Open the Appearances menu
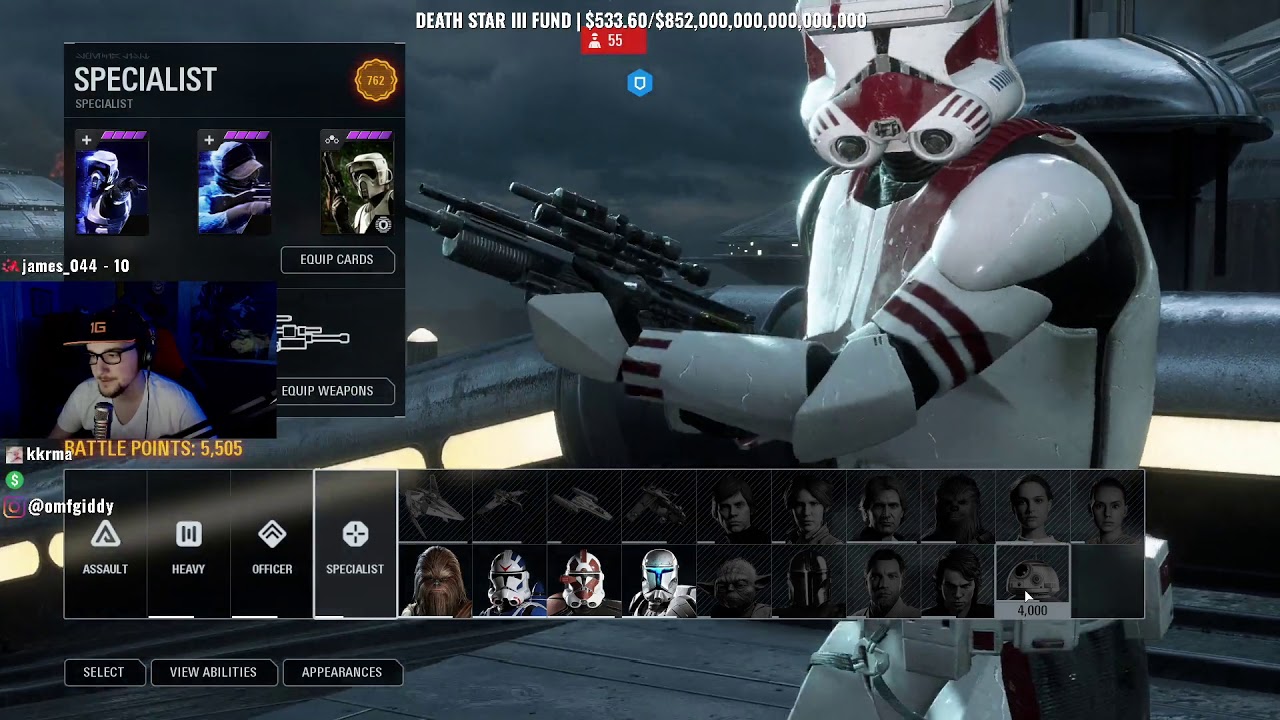Screen dimensions: 1280x720 [x=342, y=673]
